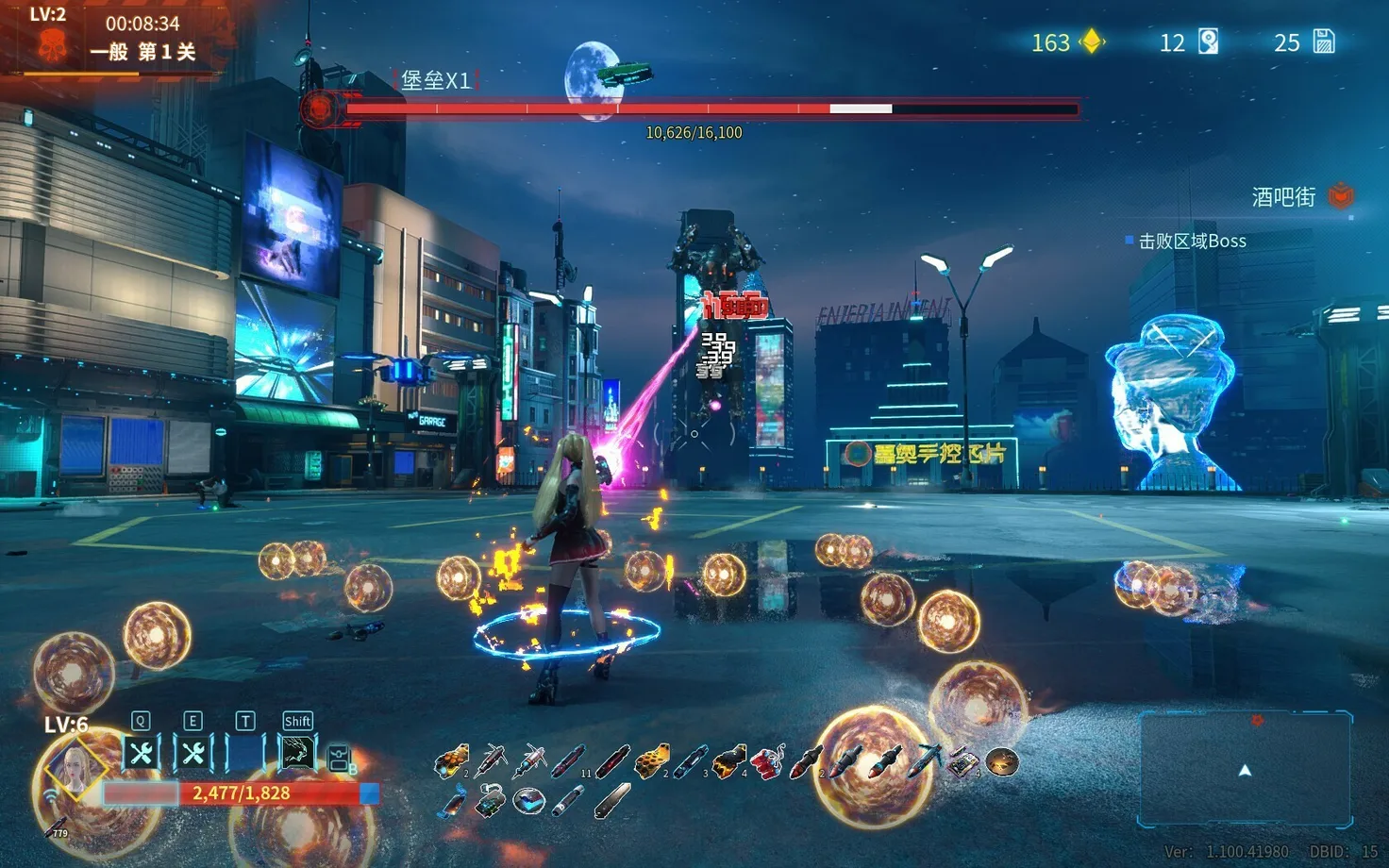Click the 酒吧街 area name marker
Image resolution: width=1389 pixels, height=868 pixels.
[1283, 196]
